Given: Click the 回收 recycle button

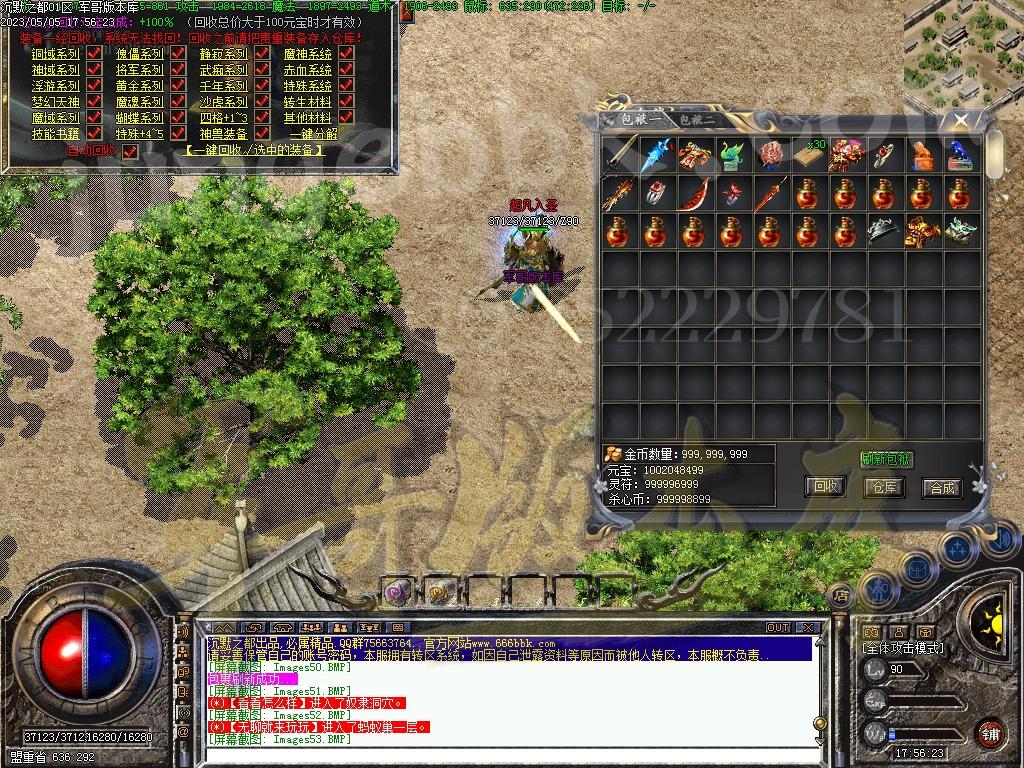Looking at the screenshot, I should coord(826,487).
